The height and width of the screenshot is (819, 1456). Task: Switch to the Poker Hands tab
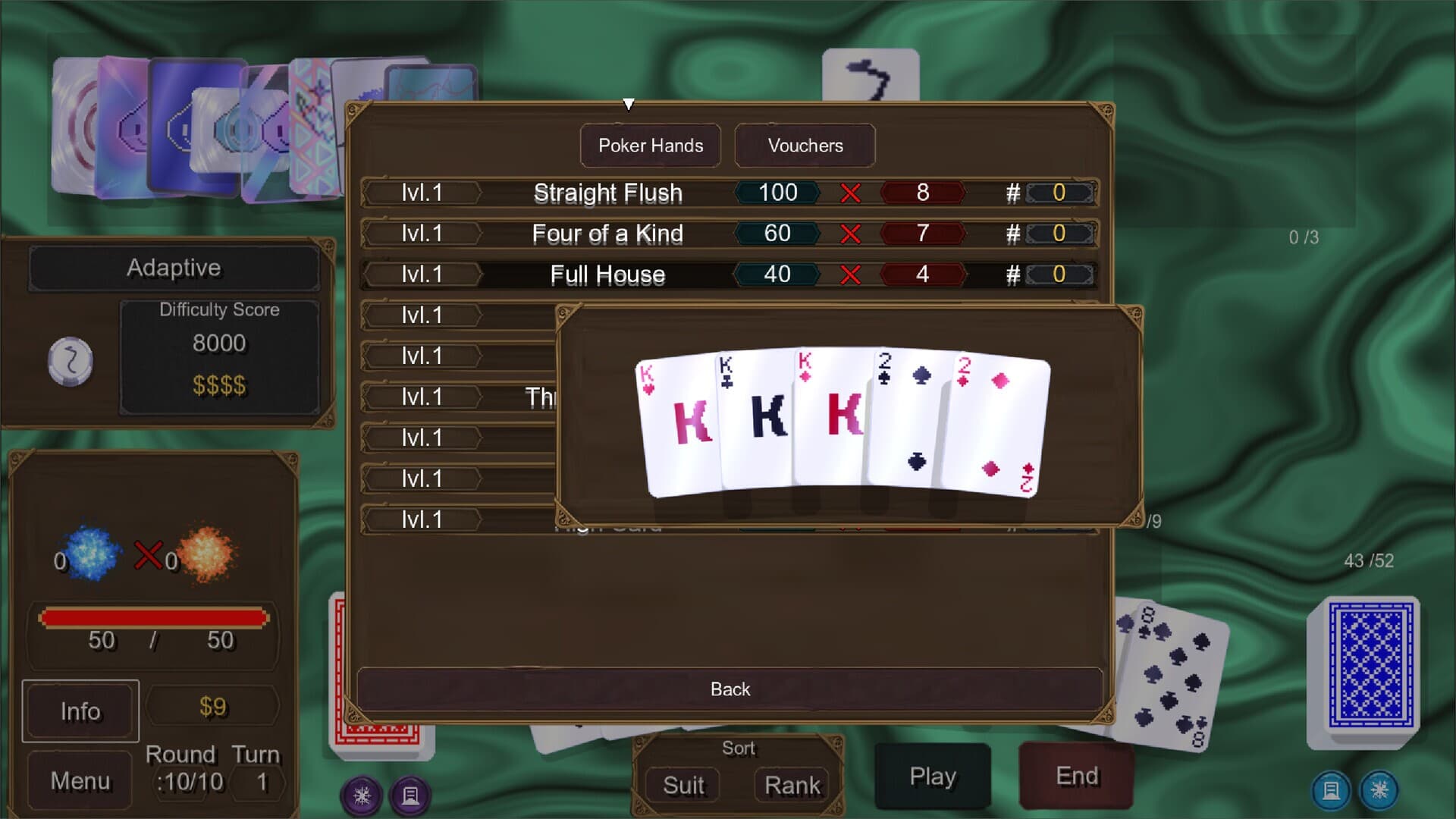tap(650, 146)
